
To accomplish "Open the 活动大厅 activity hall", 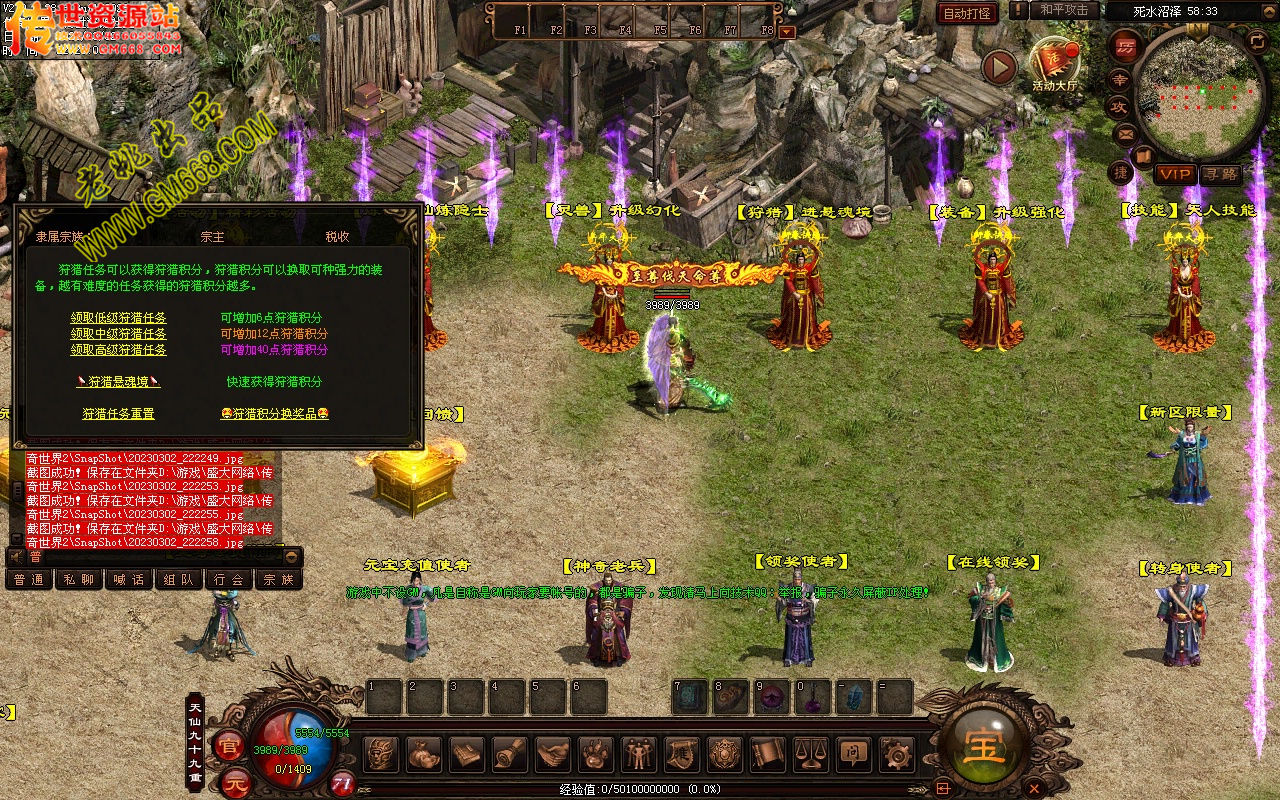I will coord(1055,64).
